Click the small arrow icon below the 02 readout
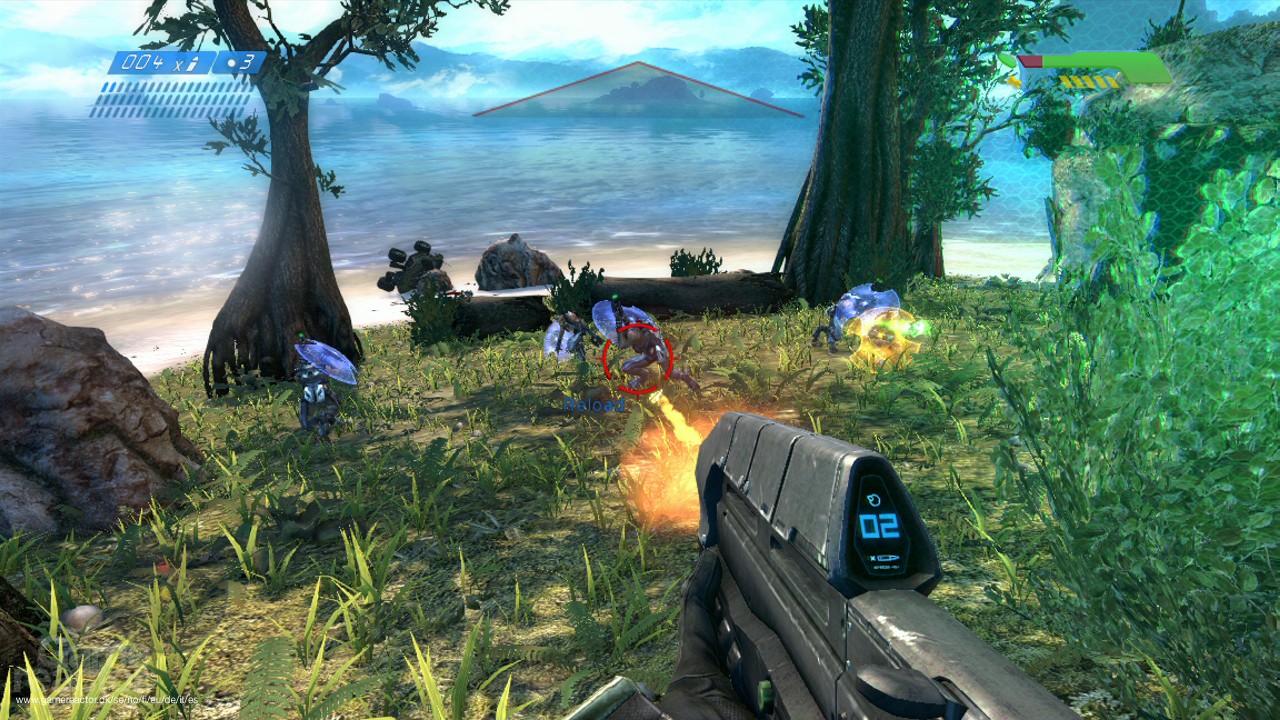 [x=889, y=557]
